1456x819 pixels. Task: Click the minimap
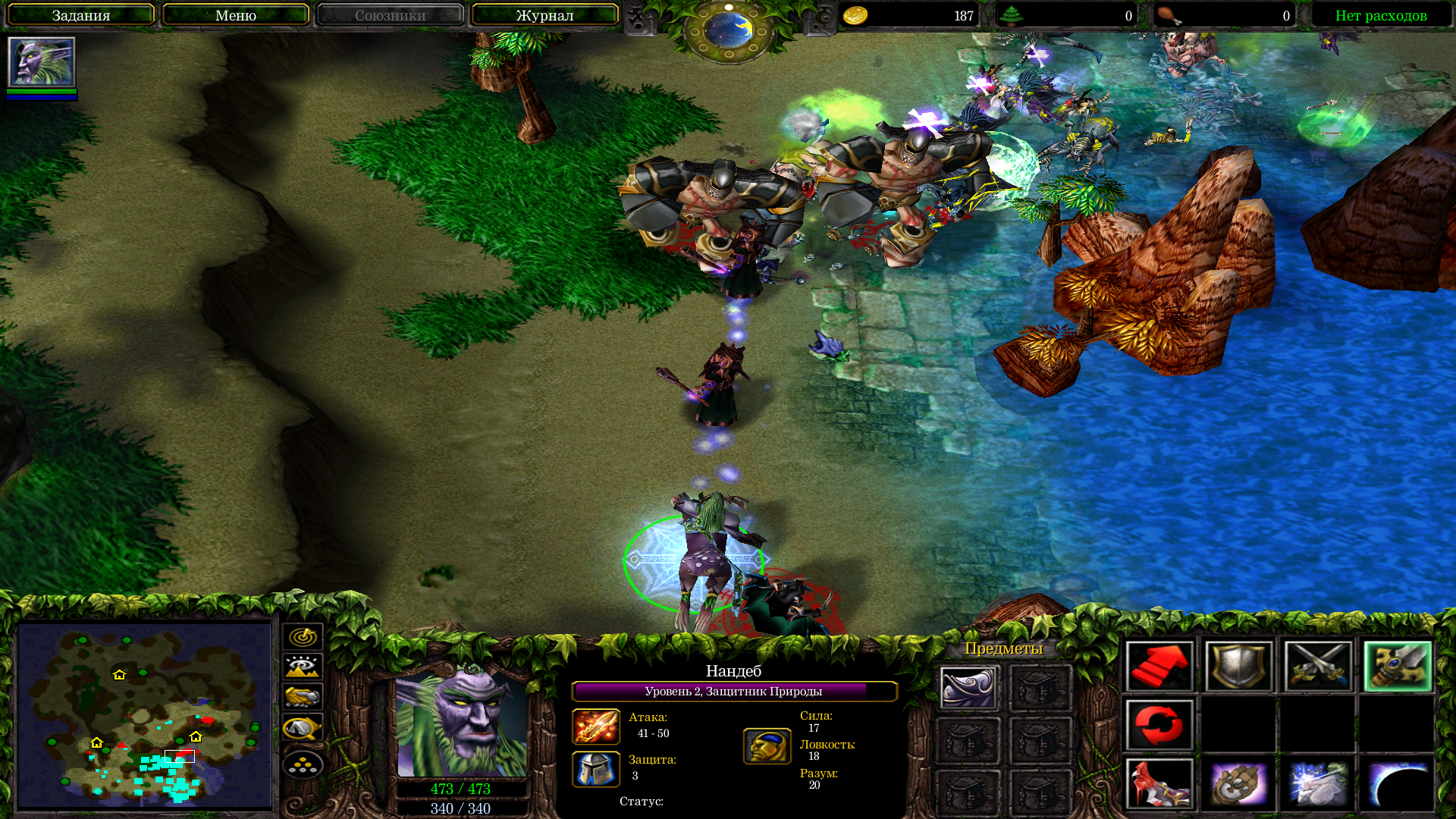point(144,715)
